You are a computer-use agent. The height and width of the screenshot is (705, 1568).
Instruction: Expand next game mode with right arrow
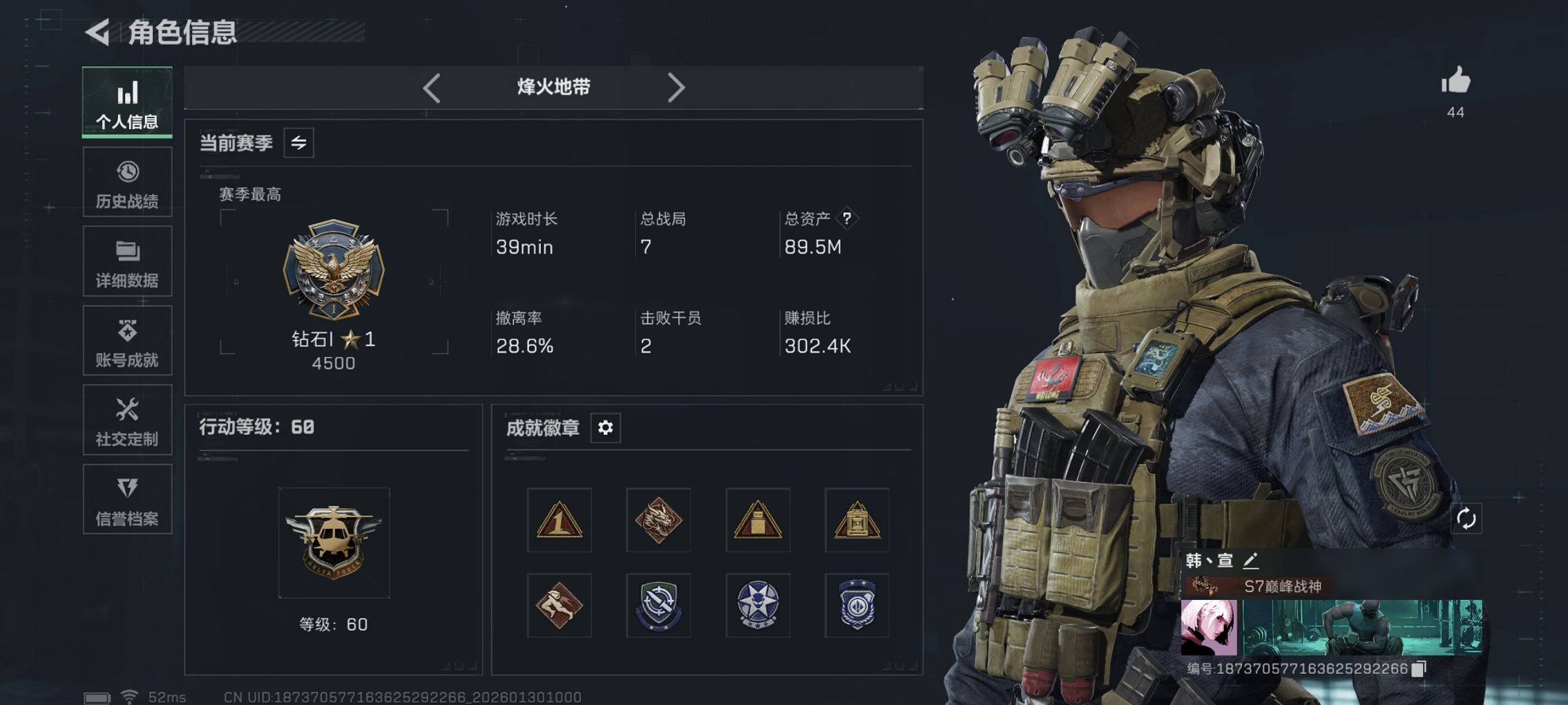click(x=676, y=87)
